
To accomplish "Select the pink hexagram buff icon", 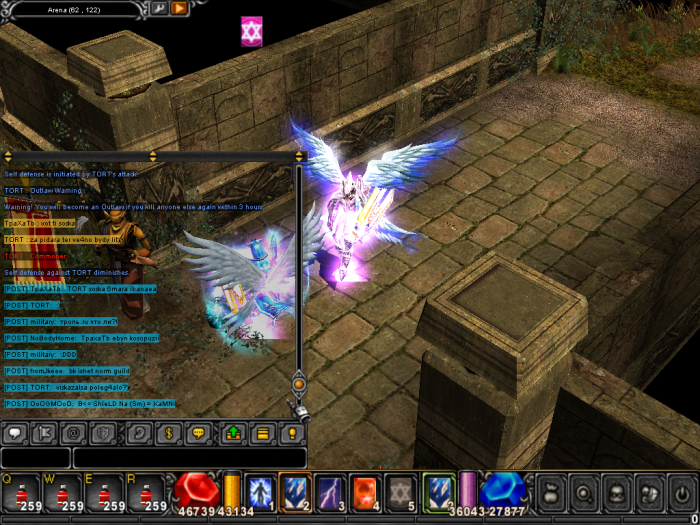I will click(251, 31).
